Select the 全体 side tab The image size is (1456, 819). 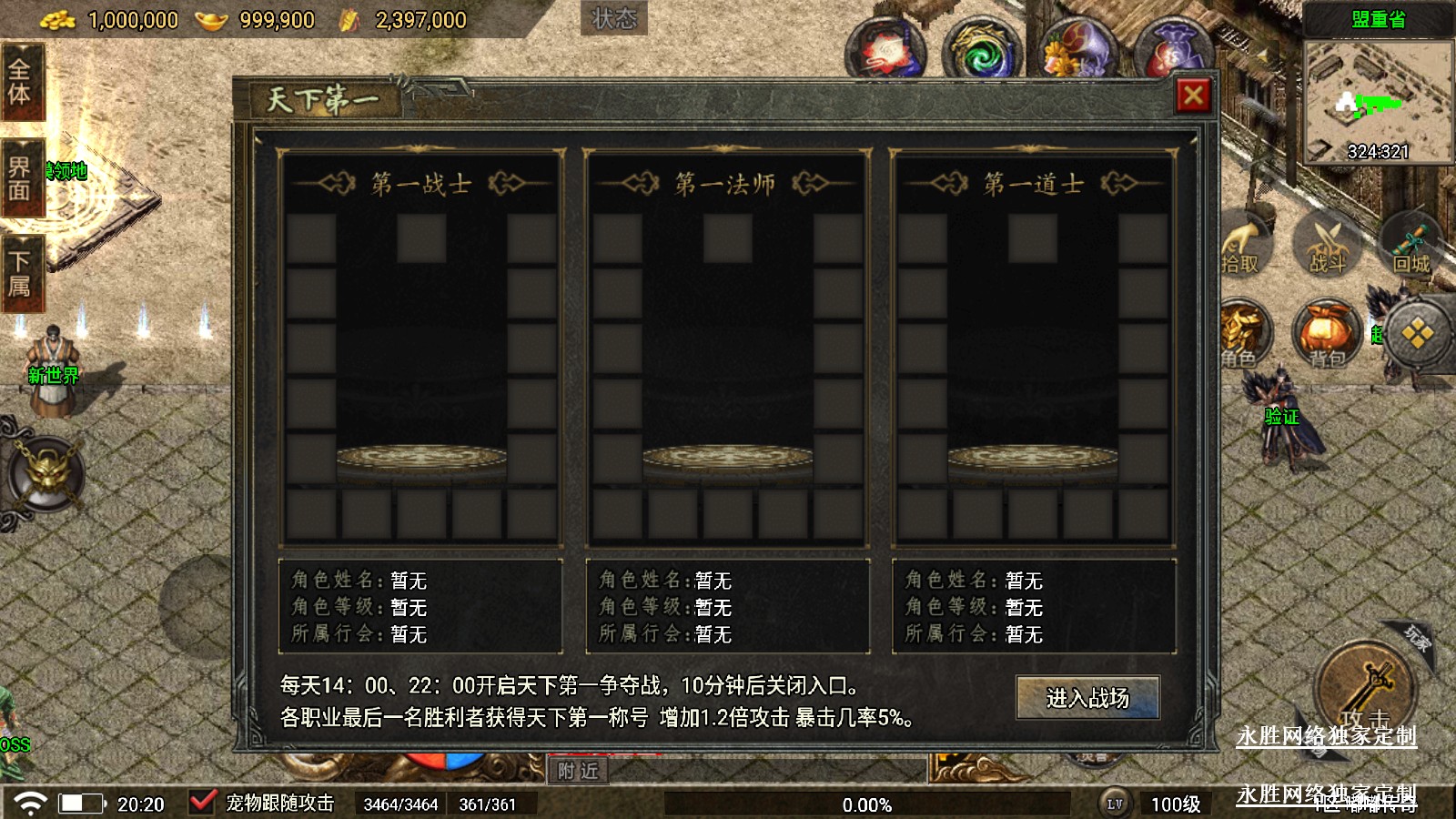pyautogui.click(x=20, y=82)
